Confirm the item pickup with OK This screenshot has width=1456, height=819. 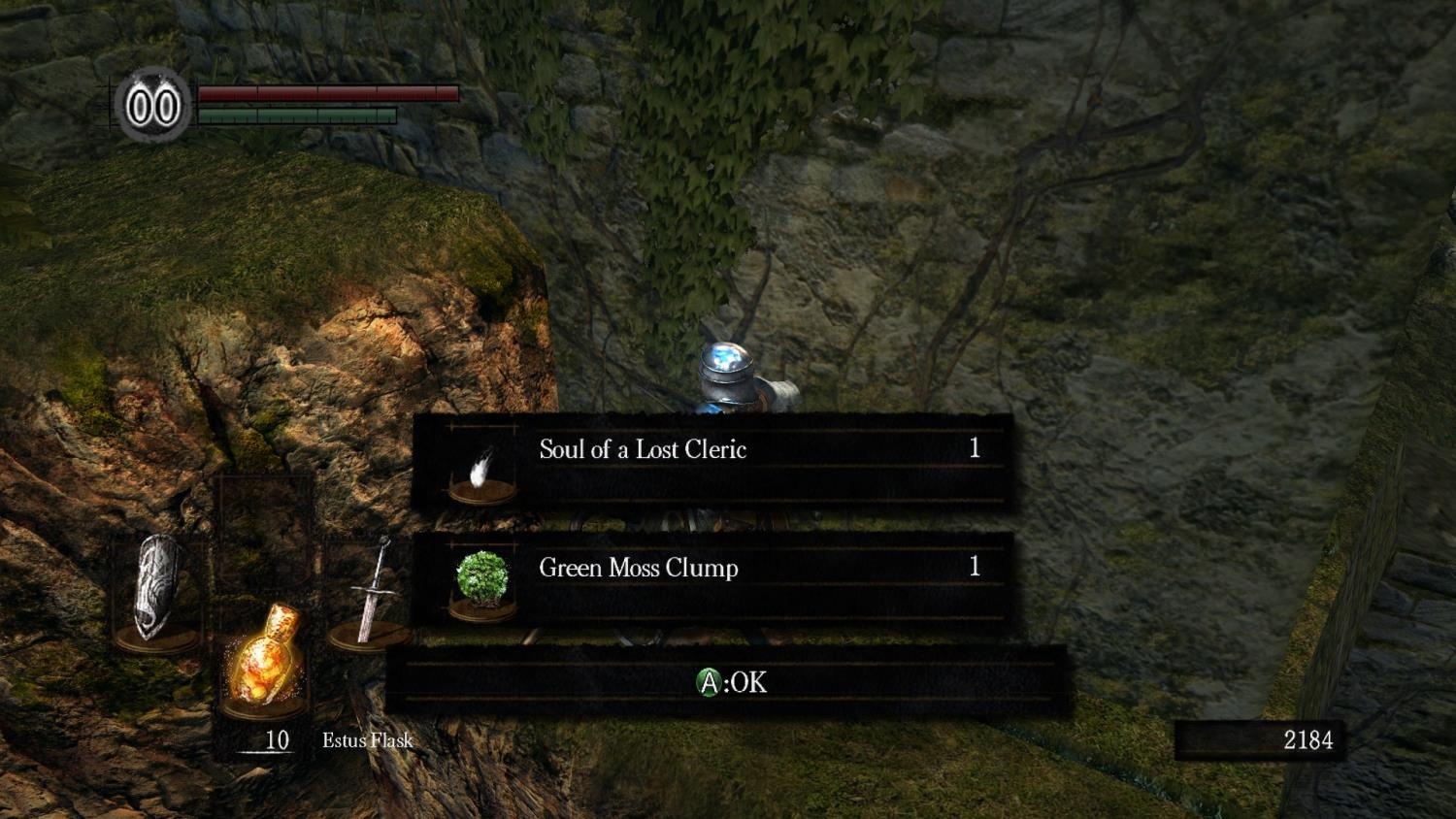coord(731,683)
